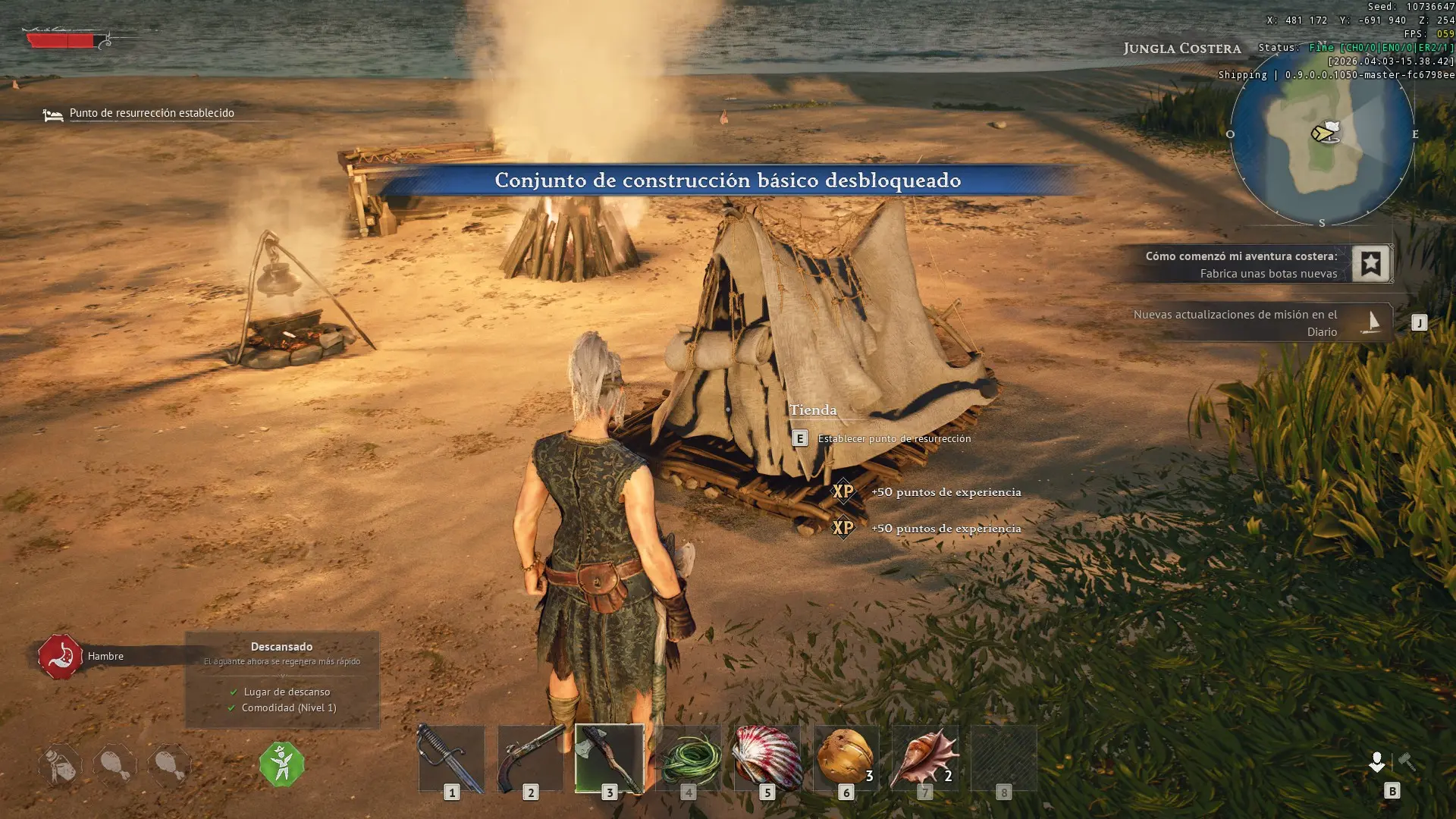Click the star bookmark quest icon
The width and height of the screenshot is (1456, 819).
1370,264
